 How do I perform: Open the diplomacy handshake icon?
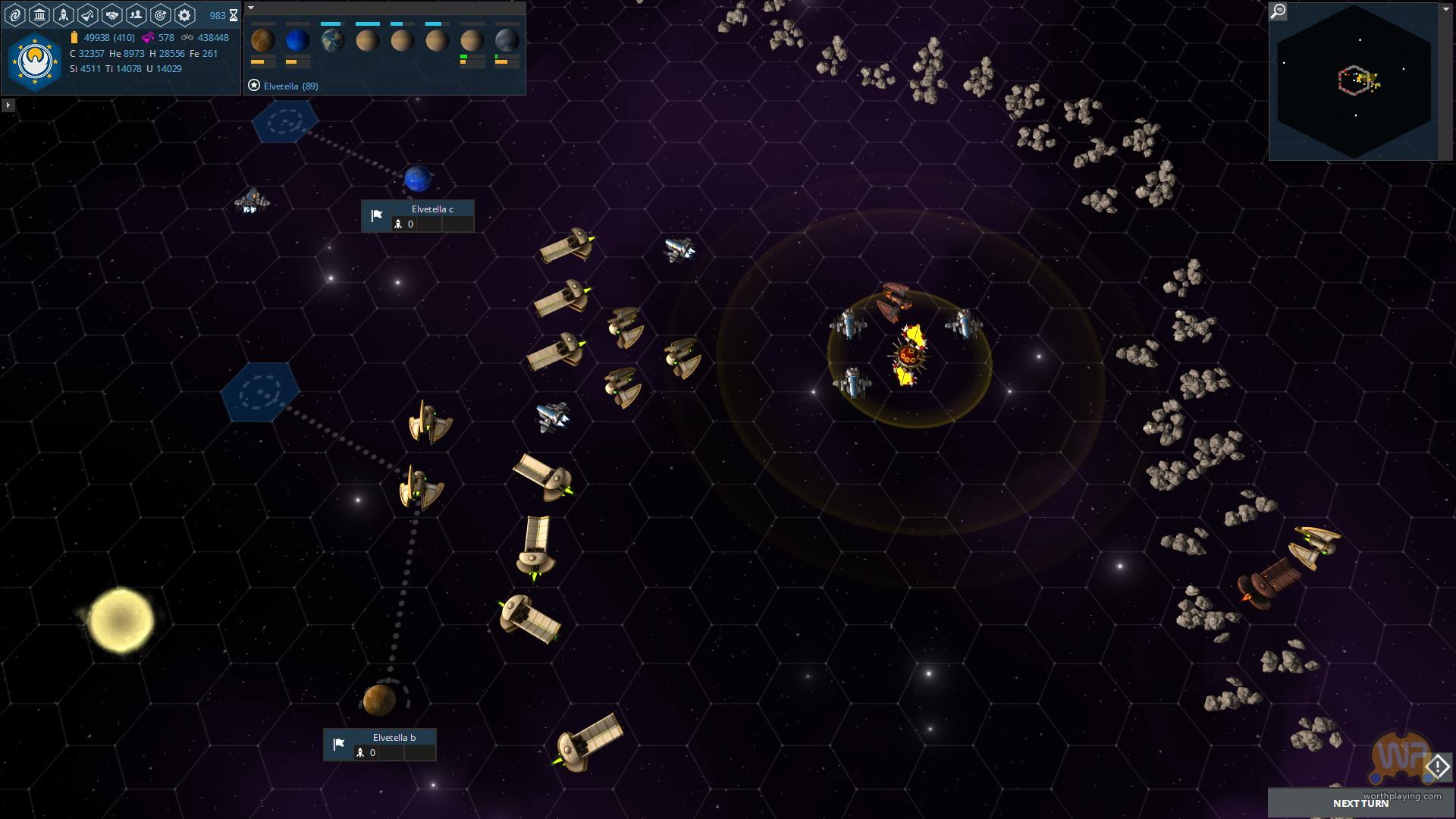[x=112, y=14]
